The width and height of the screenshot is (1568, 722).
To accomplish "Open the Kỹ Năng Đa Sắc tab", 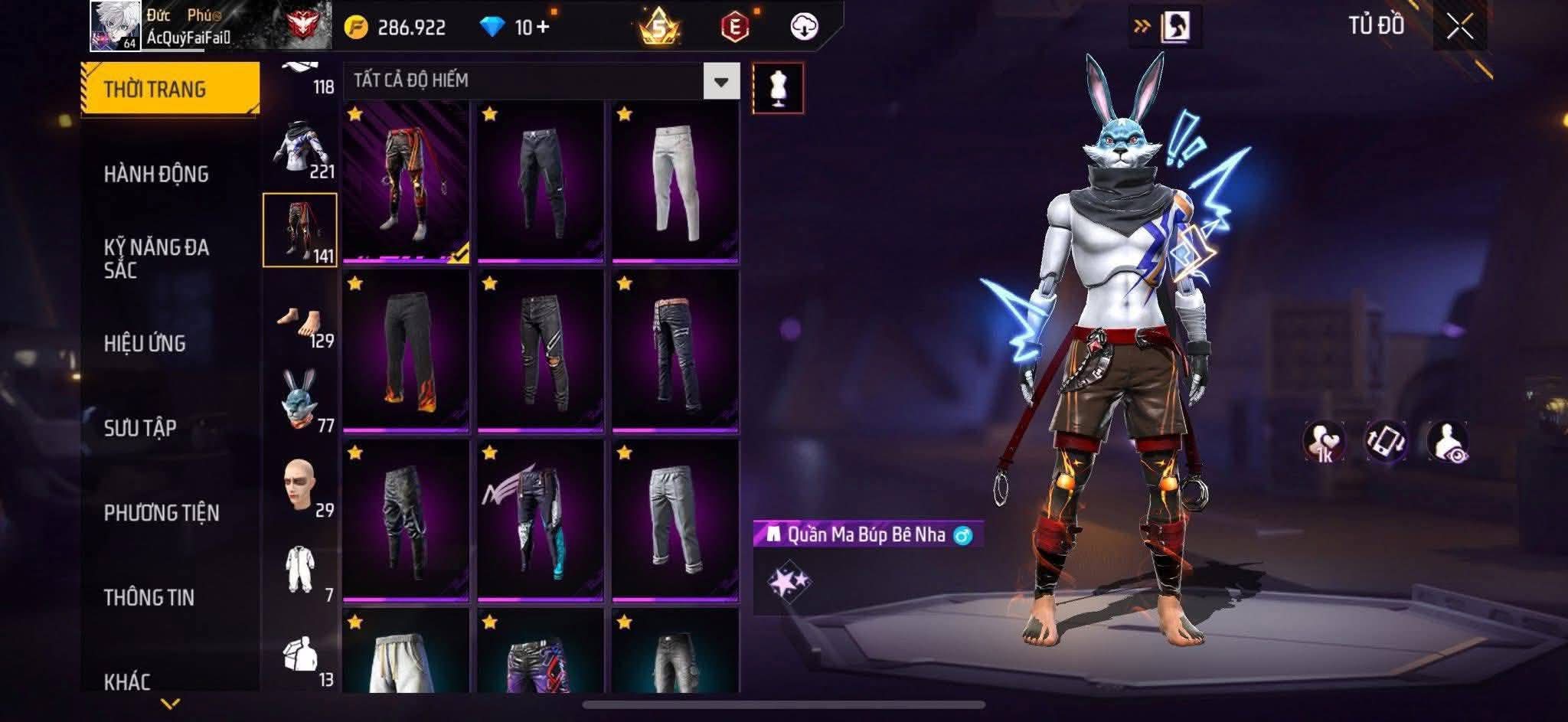I will [156, 259].
